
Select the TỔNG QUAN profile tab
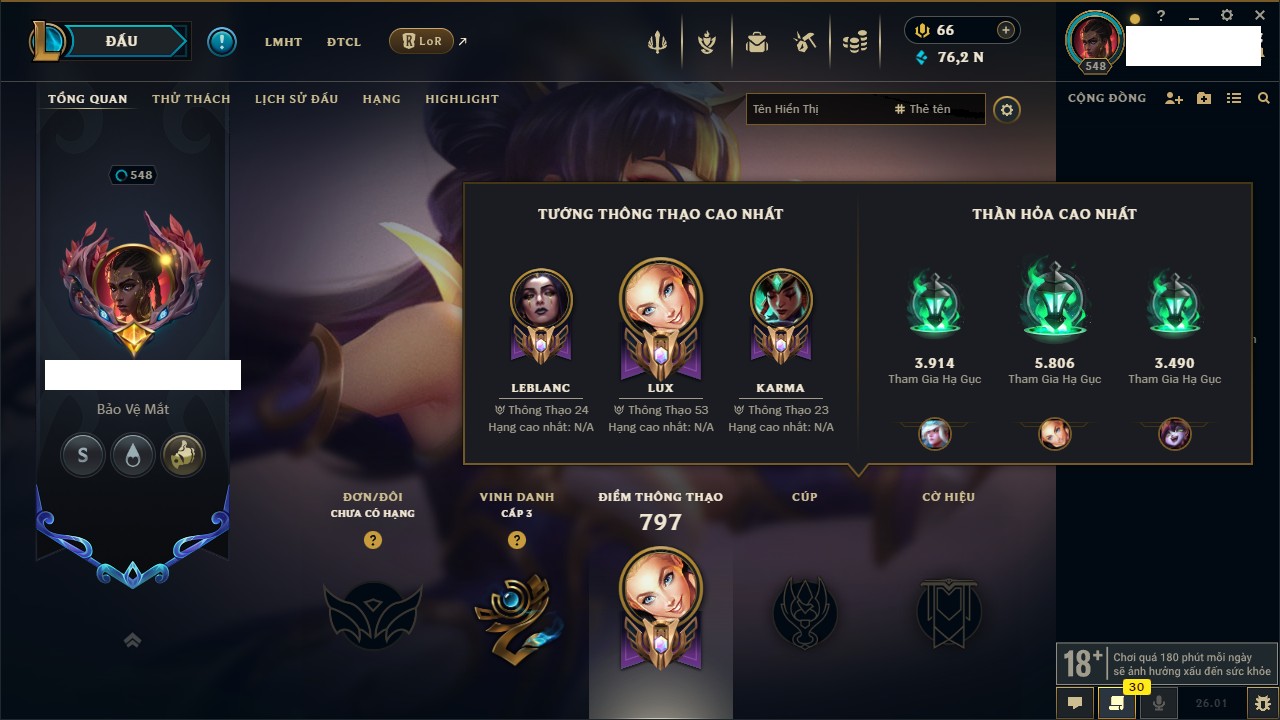[x=88, y=99]
